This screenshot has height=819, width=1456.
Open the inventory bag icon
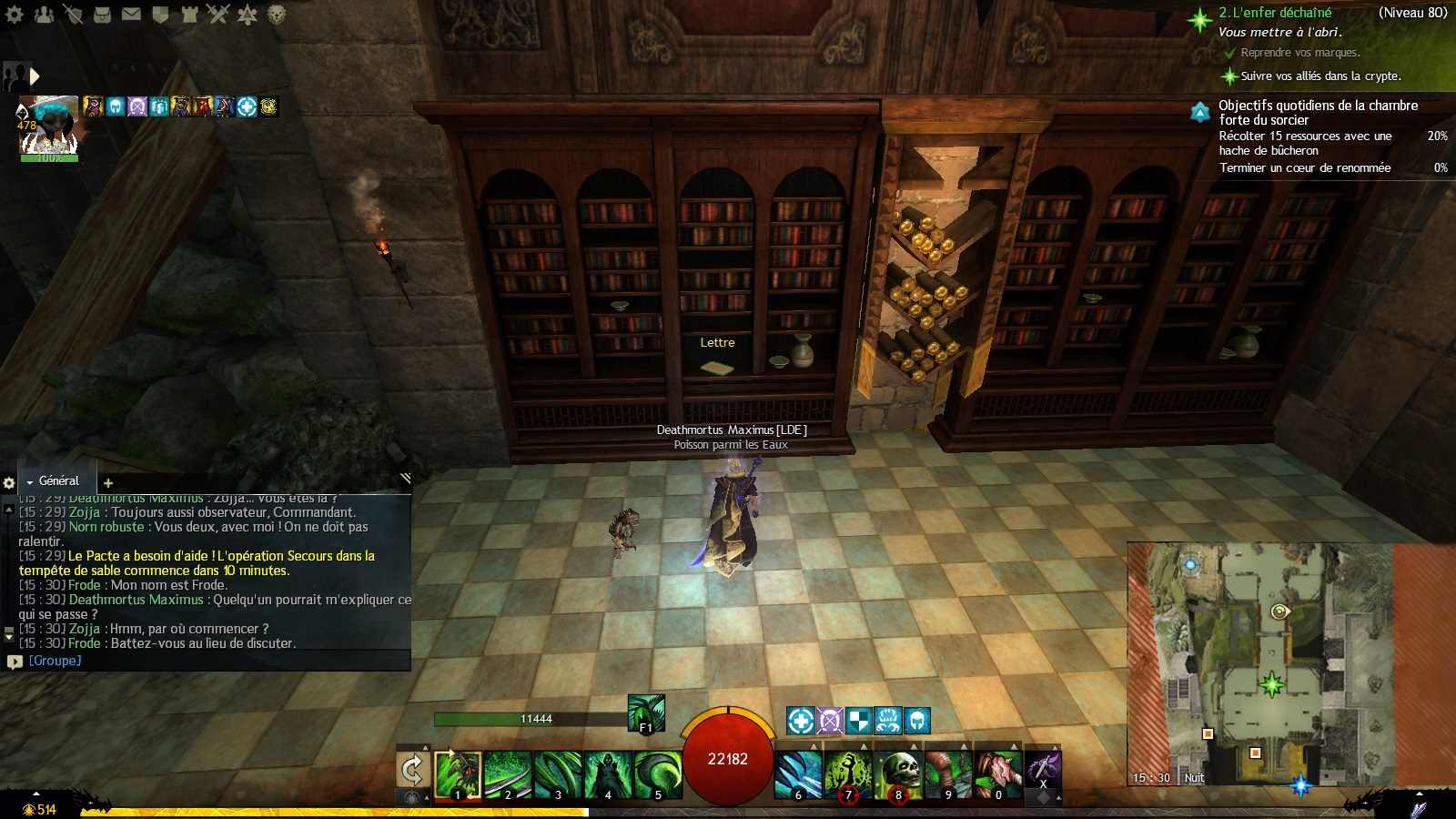[102, 15]
